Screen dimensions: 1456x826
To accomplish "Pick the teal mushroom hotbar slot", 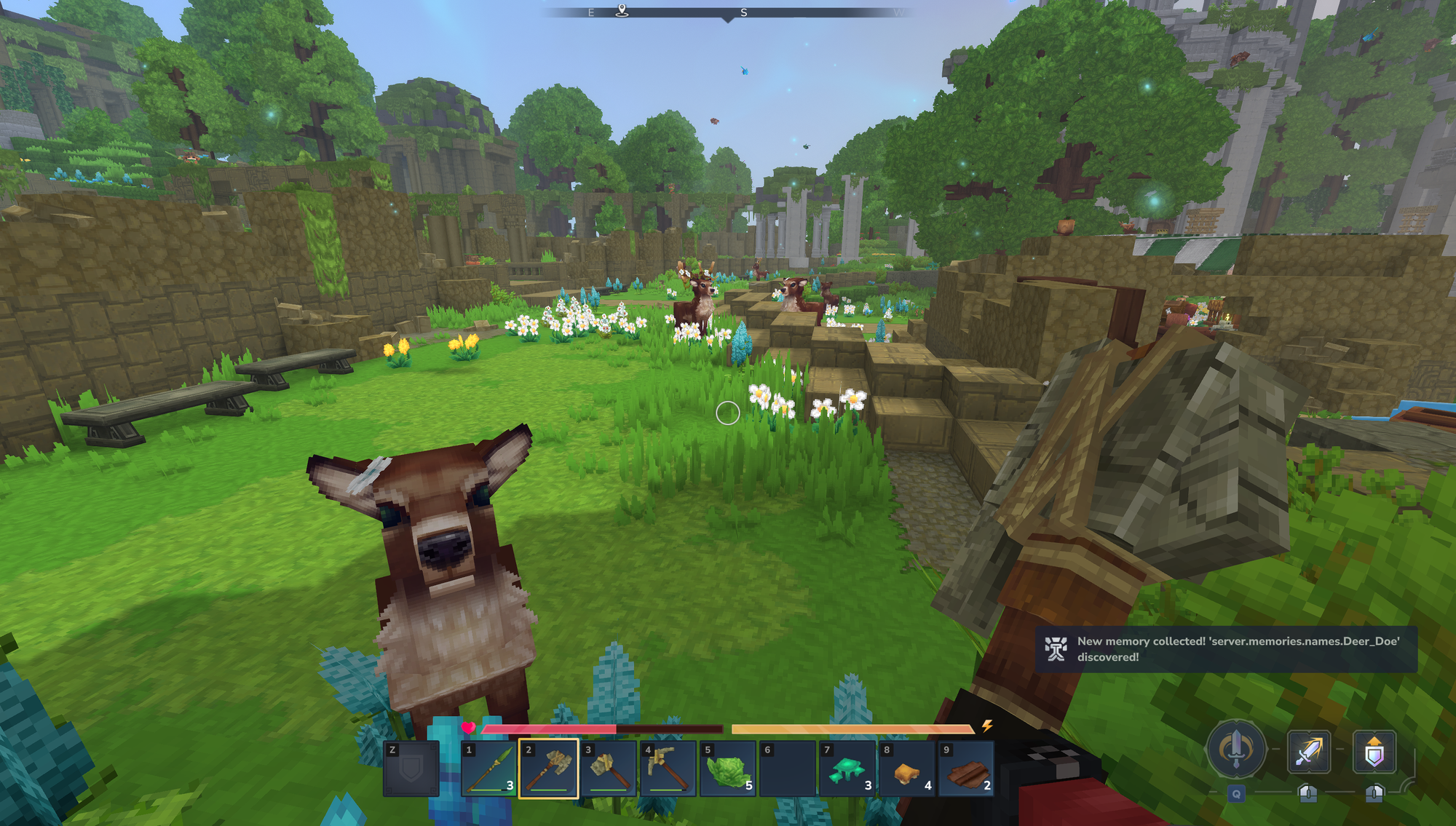I will (x=847, y=769).
